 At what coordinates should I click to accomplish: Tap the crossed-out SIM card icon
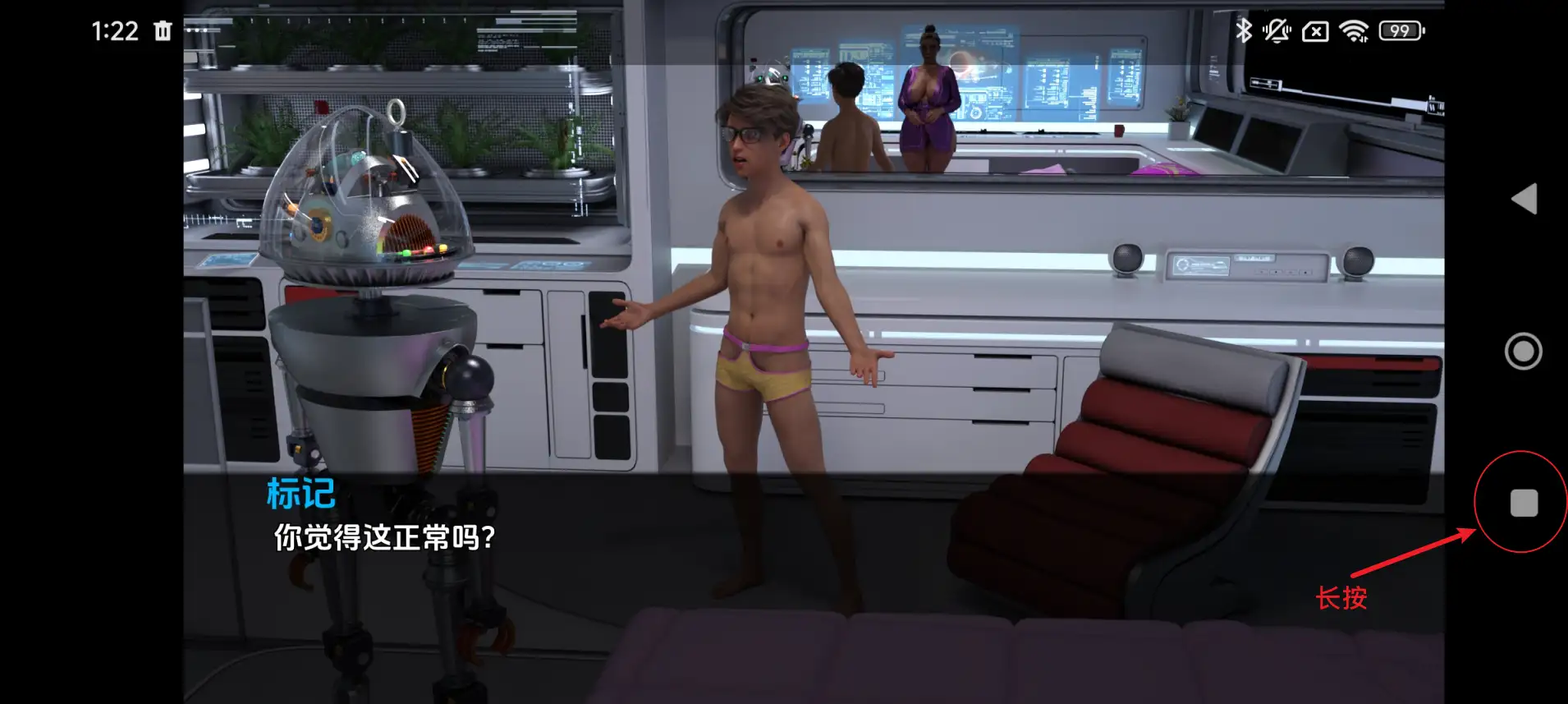click(x=1315, y=31)
